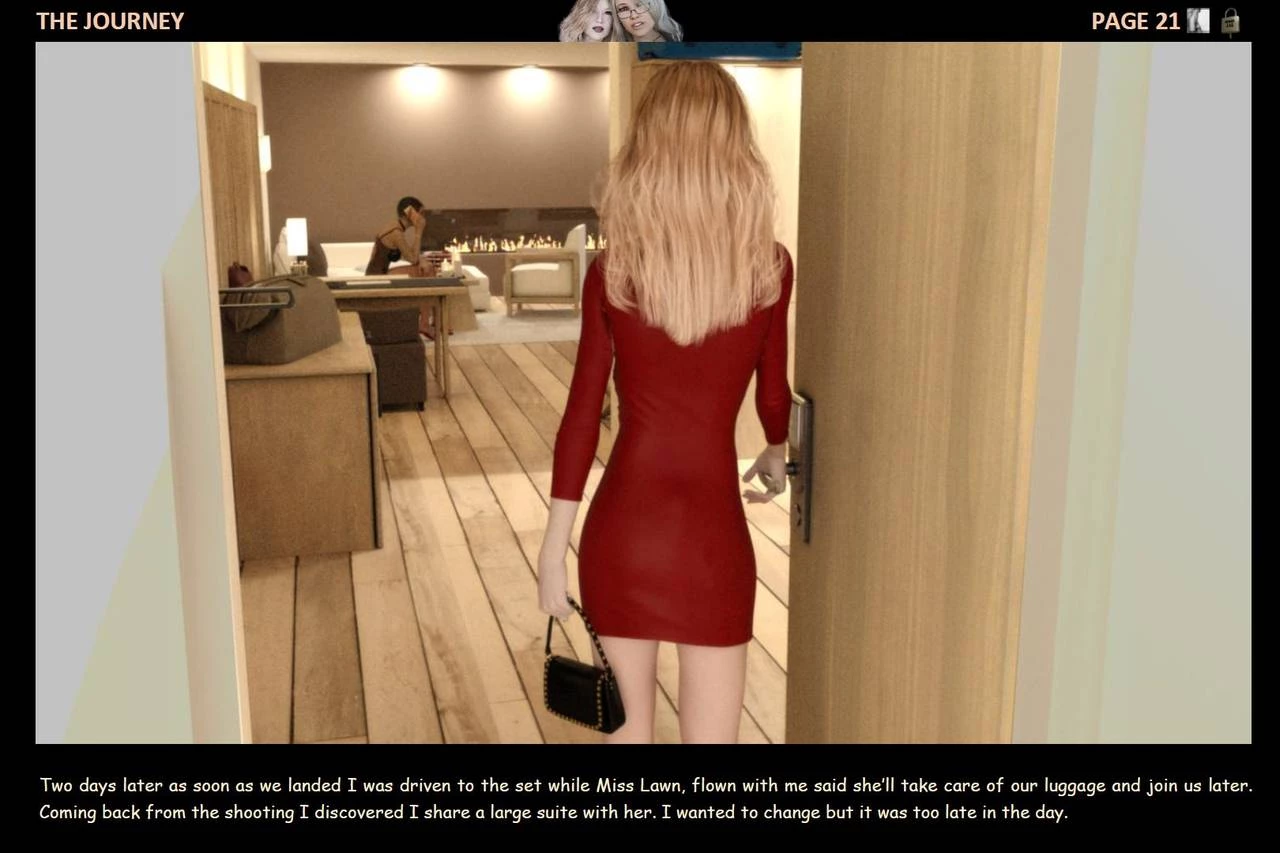
Task: Click the narration text below the image
Action: tap(640, 798)
